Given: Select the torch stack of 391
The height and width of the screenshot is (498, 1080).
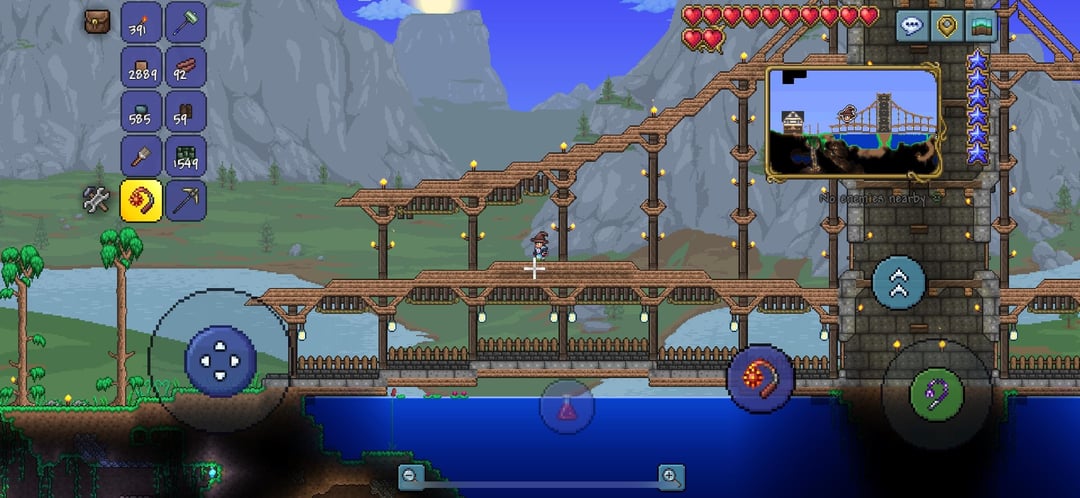Looking at the screenshot, I should pos(141,22).
